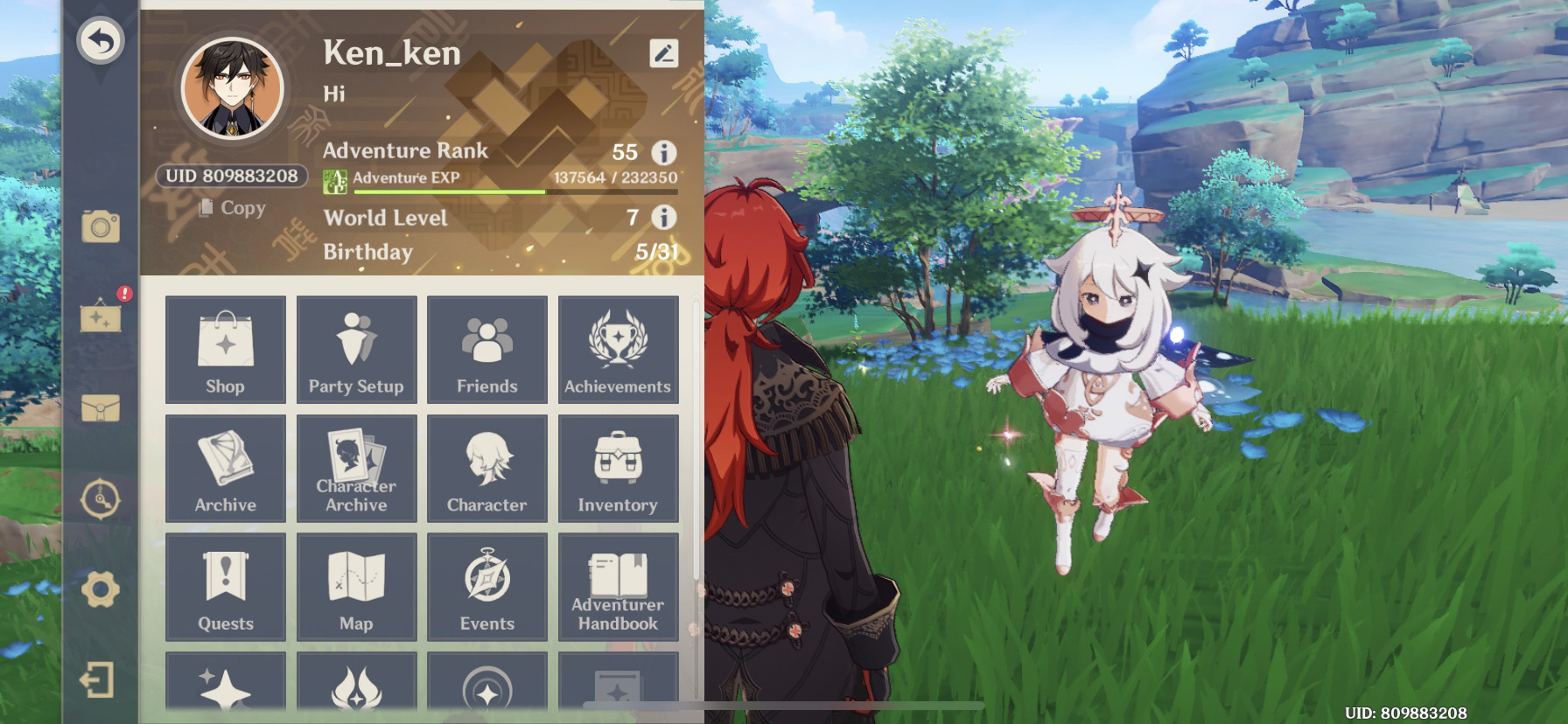
Task: Open the Shop panel
Action: 225,349
